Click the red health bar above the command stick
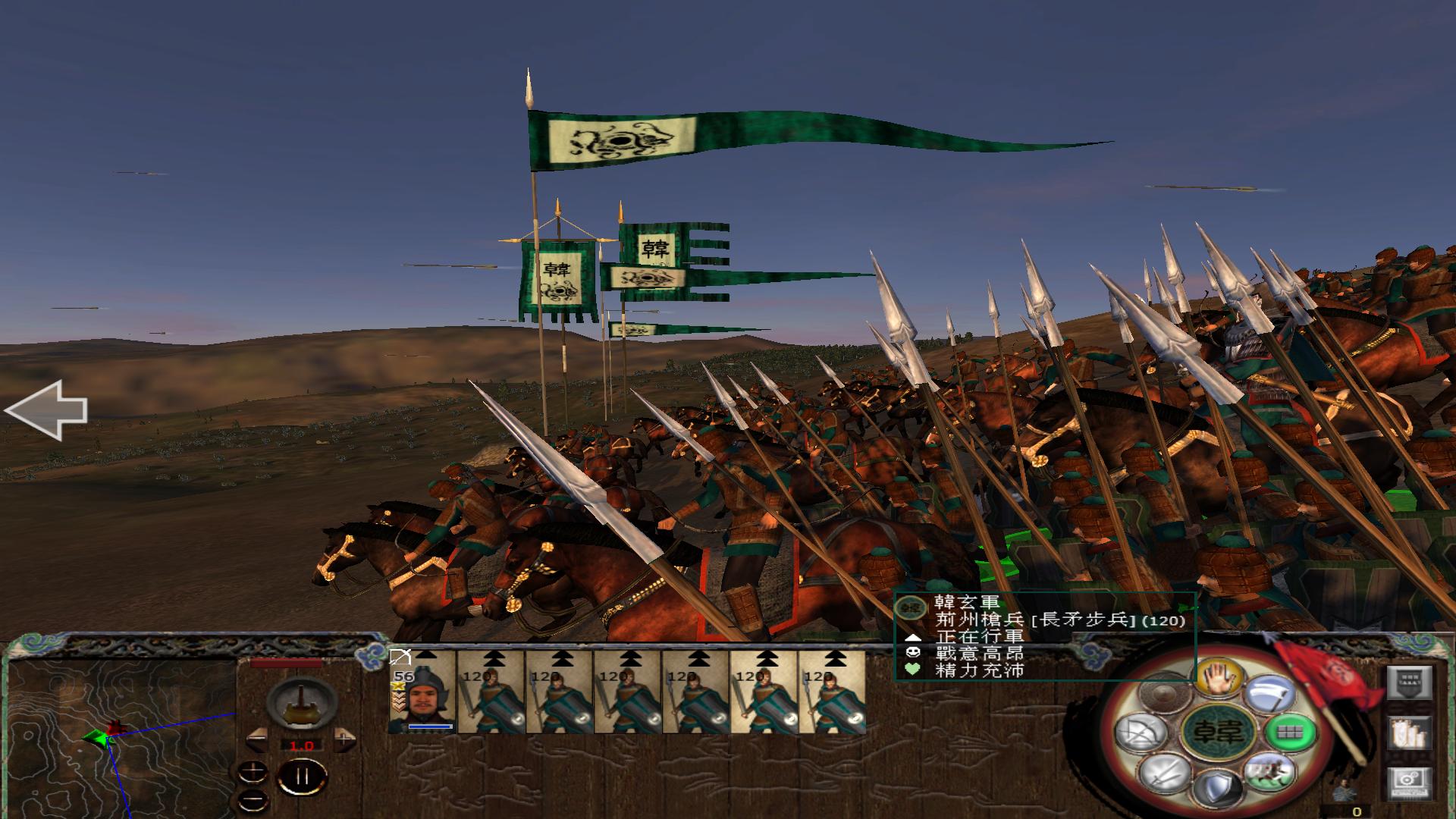 (286, 663)
